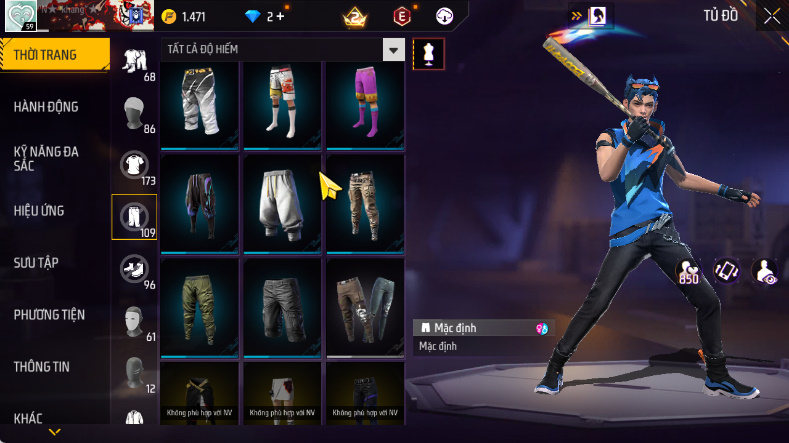The image size is (789, 443).
Task: Close the wardrobe with the X button
Action: (x=771, y=16)
